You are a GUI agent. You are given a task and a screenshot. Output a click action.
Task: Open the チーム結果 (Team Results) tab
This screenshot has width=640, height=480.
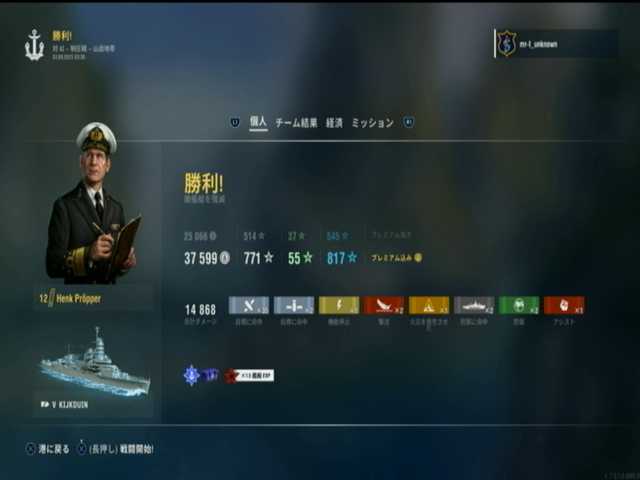(x=296, y=123)
